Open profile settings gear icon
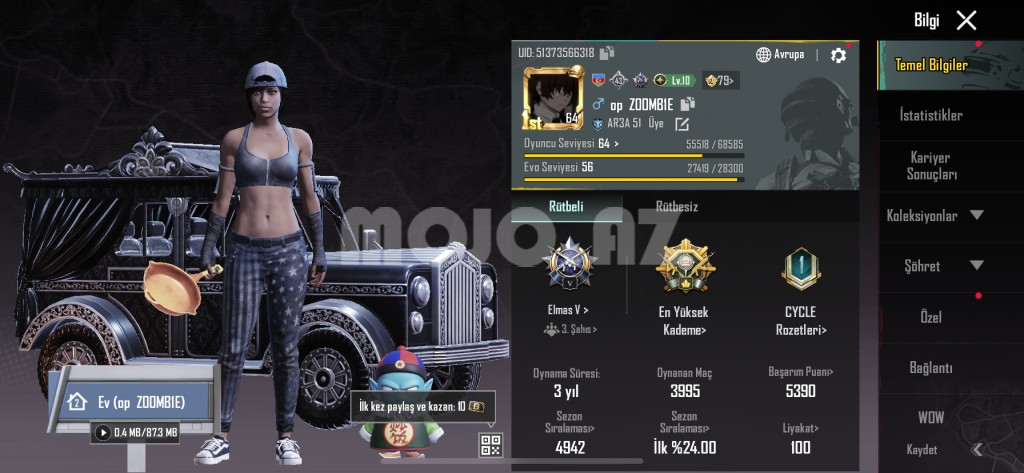This screenshot has height=473, width=1024. 838,55
